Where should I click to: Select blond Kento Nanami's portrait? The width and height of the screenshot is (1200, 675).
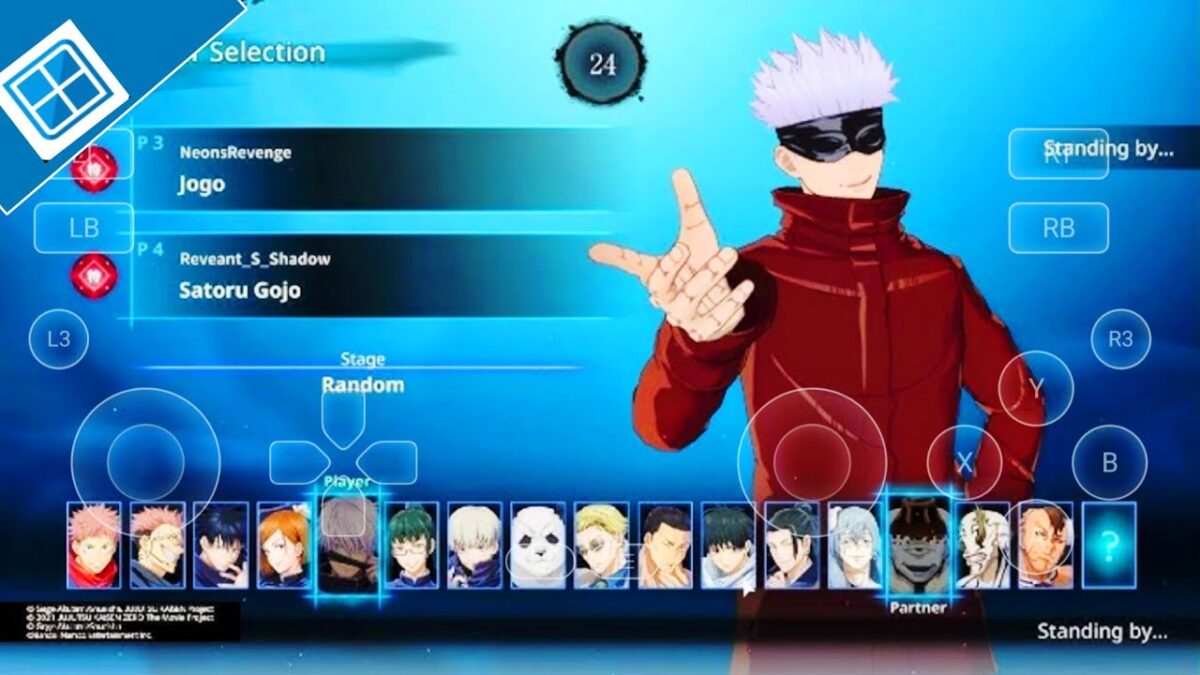(x=601, y=545)
